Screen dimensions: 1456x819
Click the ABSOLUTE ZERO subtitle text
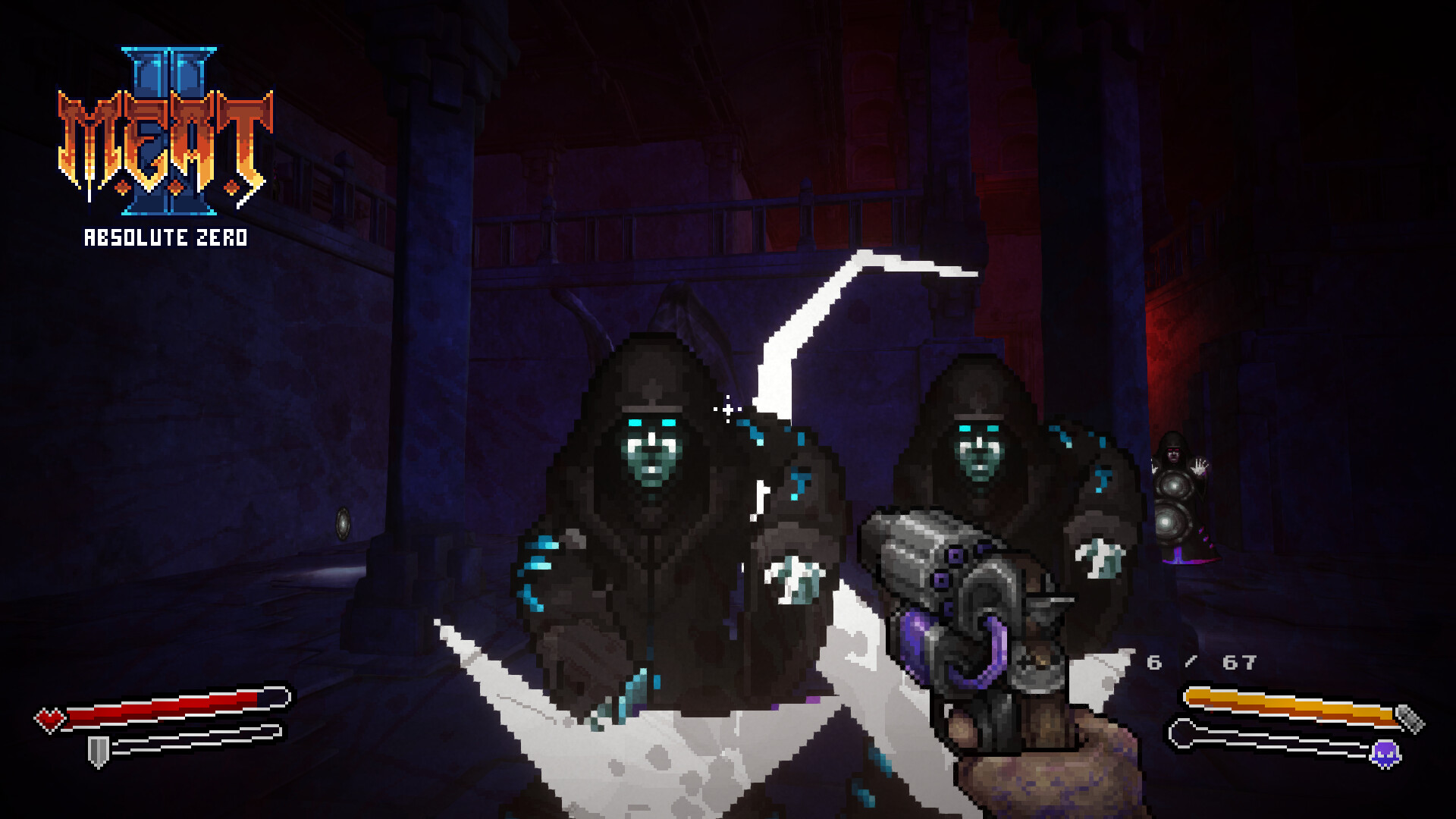165,239
